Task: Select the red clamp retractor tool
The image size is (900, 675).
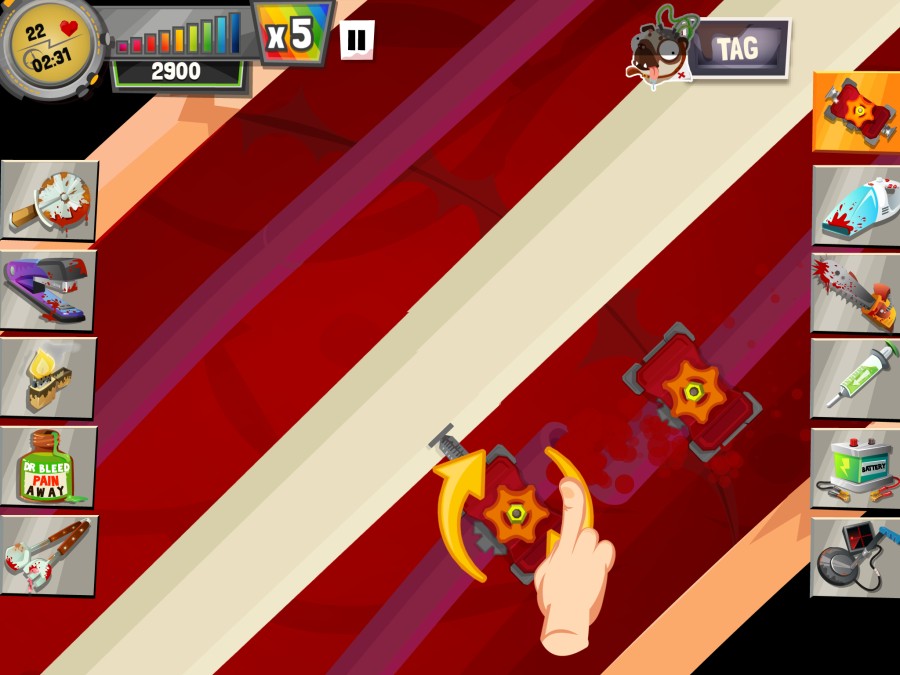Action: [855, 111]
